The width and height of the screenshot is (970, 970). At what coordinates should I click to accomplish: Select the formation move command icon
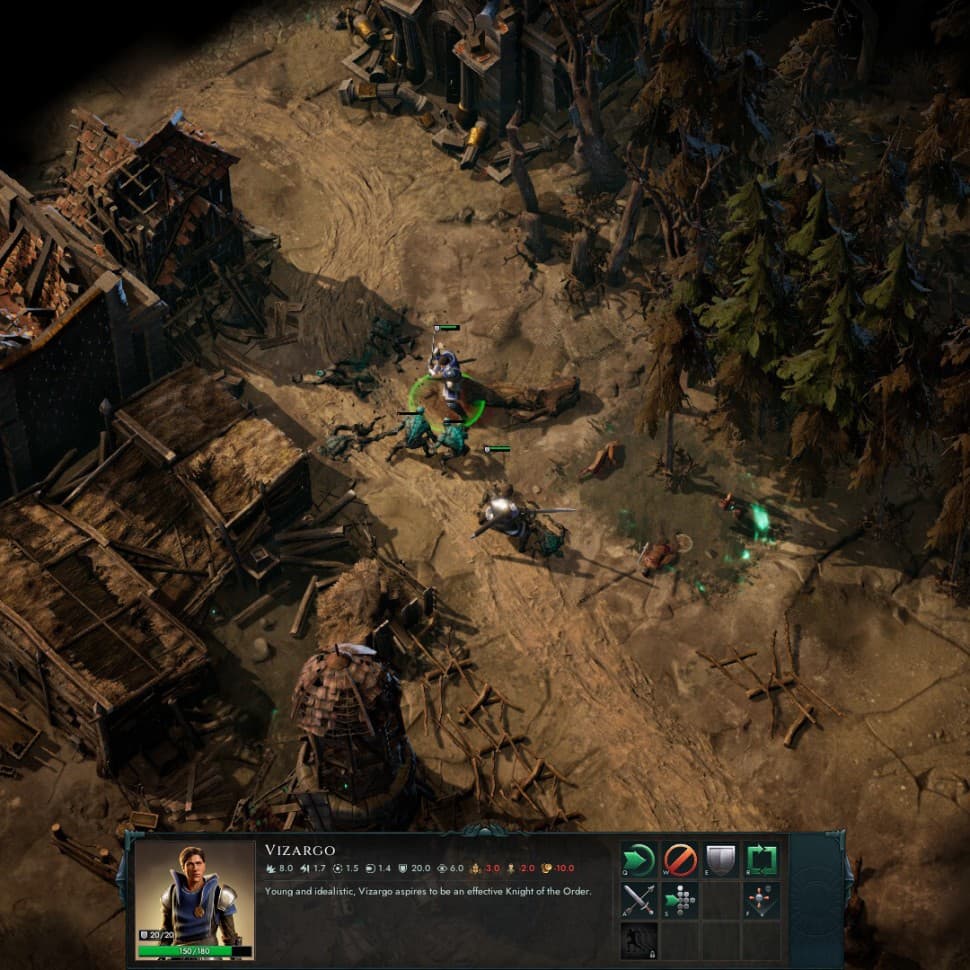point(680,900)
